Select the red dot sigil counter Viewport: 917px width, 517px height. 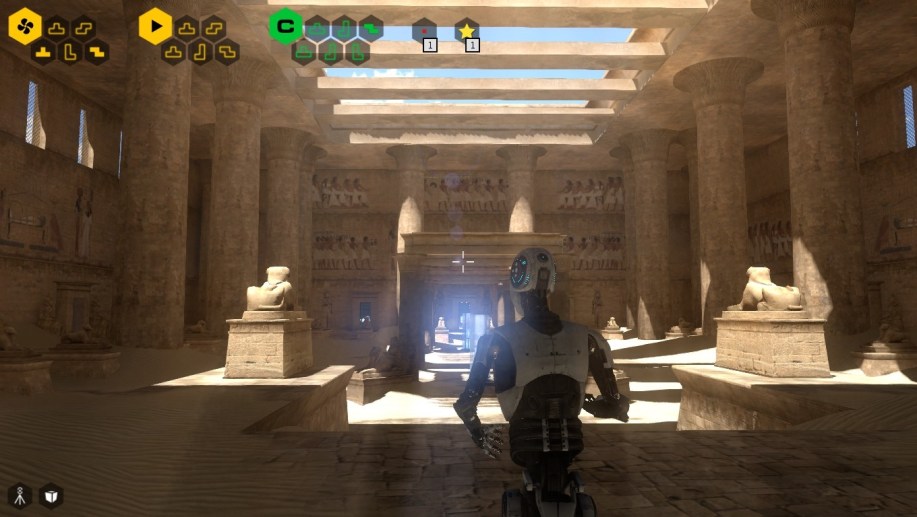coord(424,31)
